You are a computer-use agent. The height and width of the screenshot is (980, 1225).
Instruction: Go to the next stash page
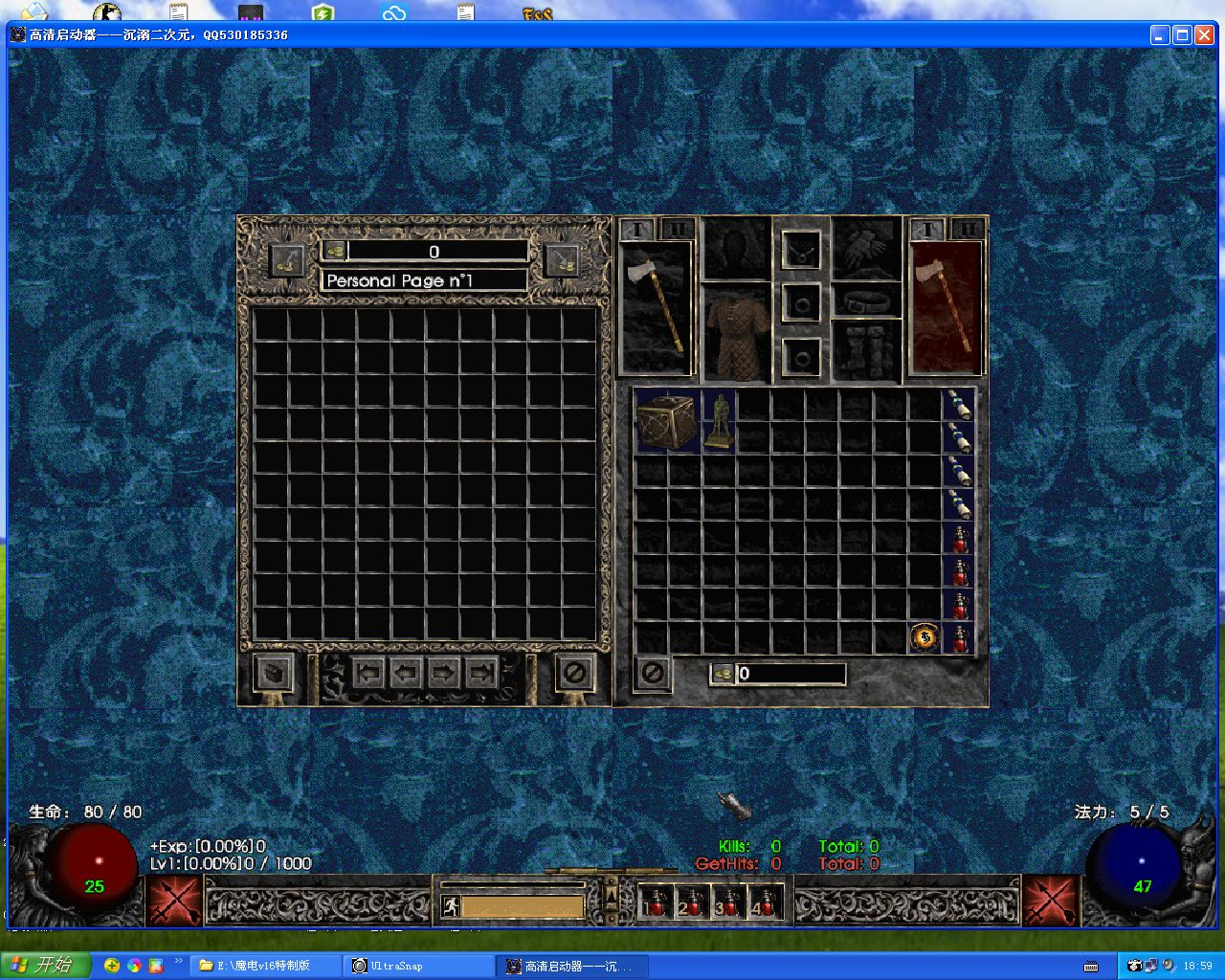(443, 673)
